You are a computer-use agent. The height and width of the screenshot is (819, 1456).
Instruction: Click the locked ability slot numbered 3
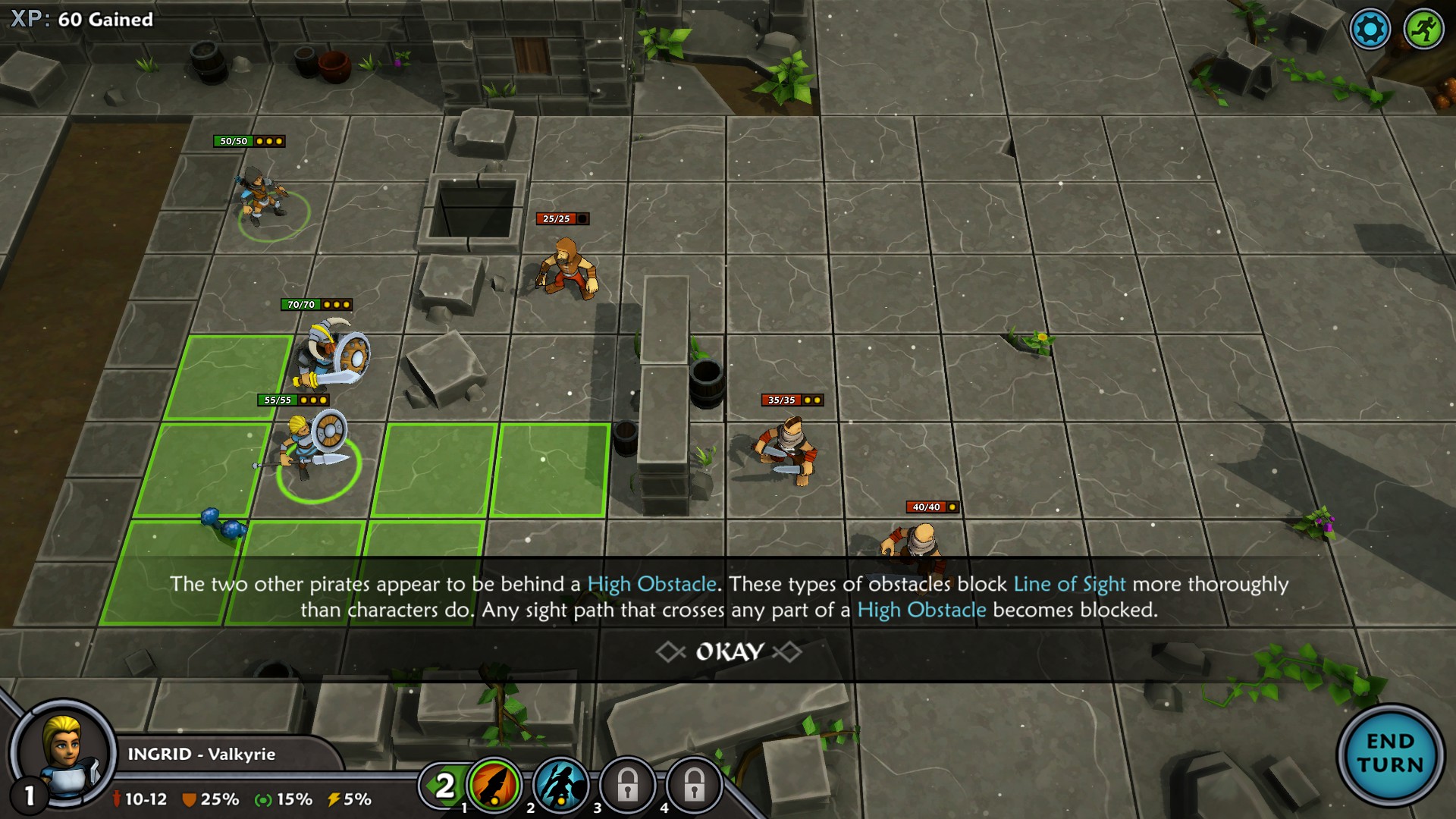[x=627, y=786]
